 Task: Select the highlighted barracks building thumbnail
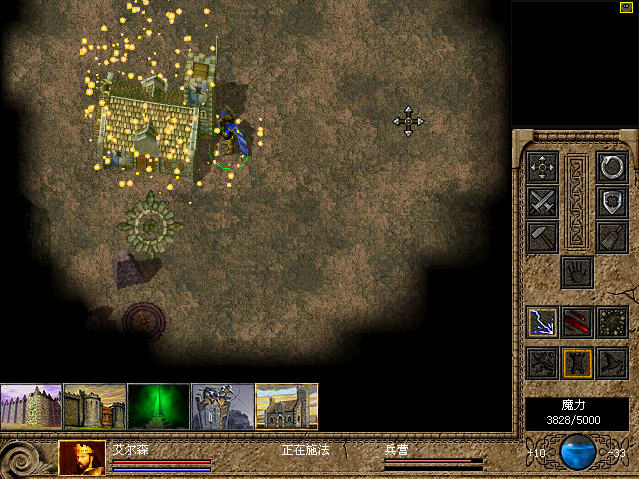coord(287,407)
